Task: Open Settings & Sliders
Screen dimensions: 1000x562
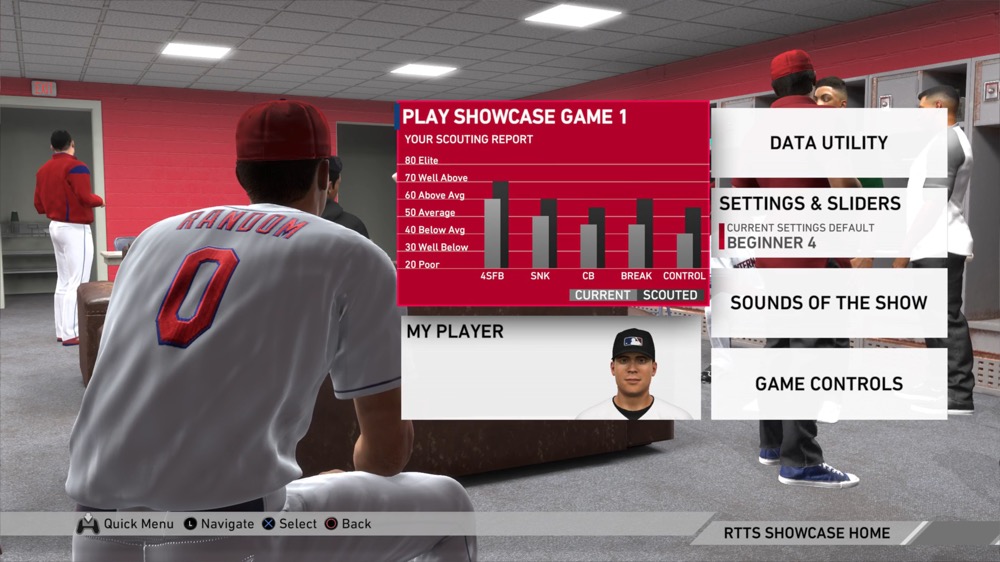Action: 828,222
